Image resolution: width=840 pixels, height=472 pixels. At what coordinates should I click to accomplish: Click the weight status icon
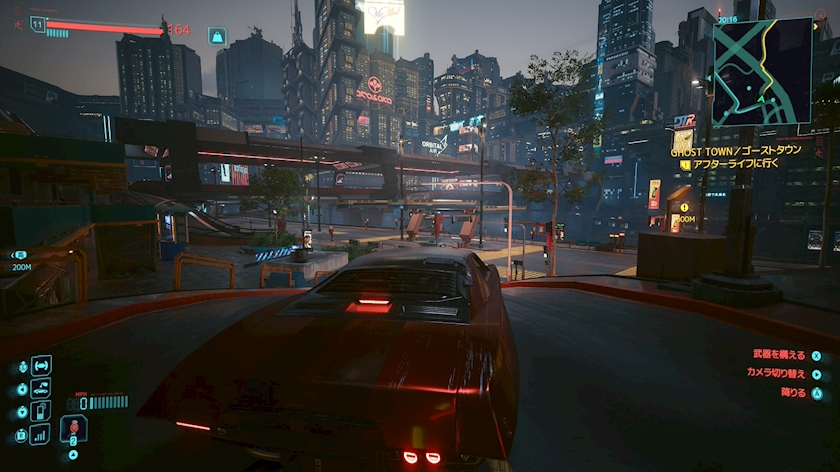(216, 36)
